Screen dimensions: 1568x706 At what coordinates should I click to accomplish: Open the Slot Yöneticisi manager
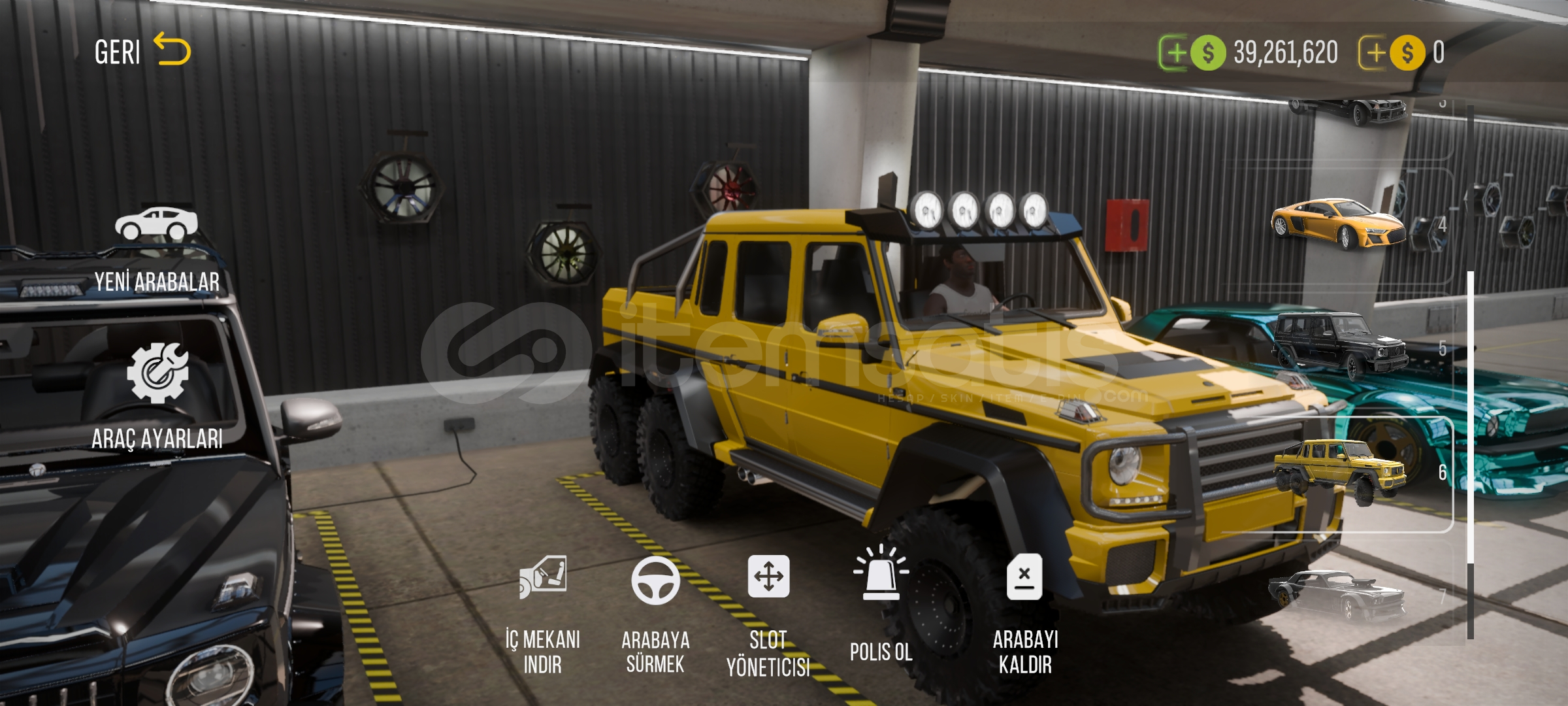click(768, 616)
